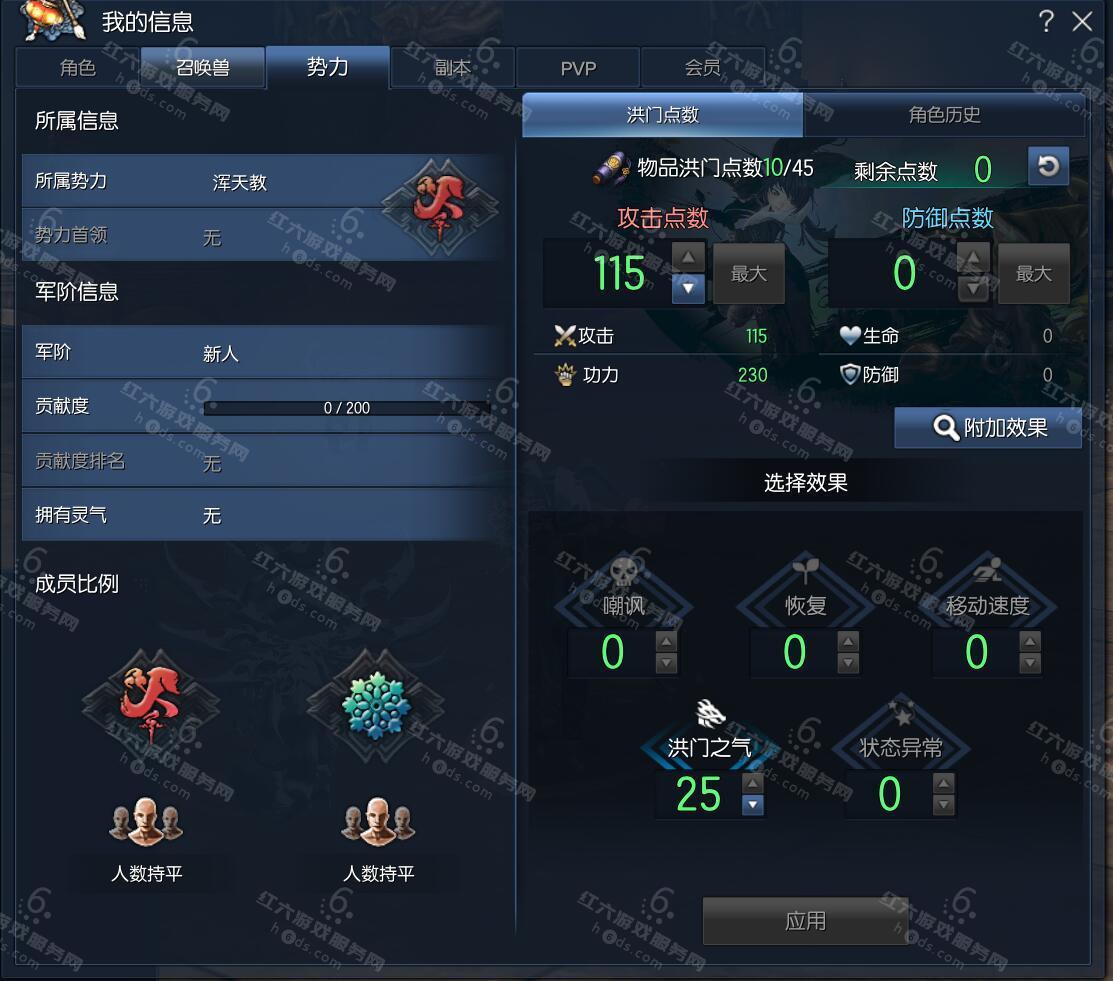This screenshot has width=1113, height=981.
Task: Go to the 副本 tab
Action: point(453,68)
